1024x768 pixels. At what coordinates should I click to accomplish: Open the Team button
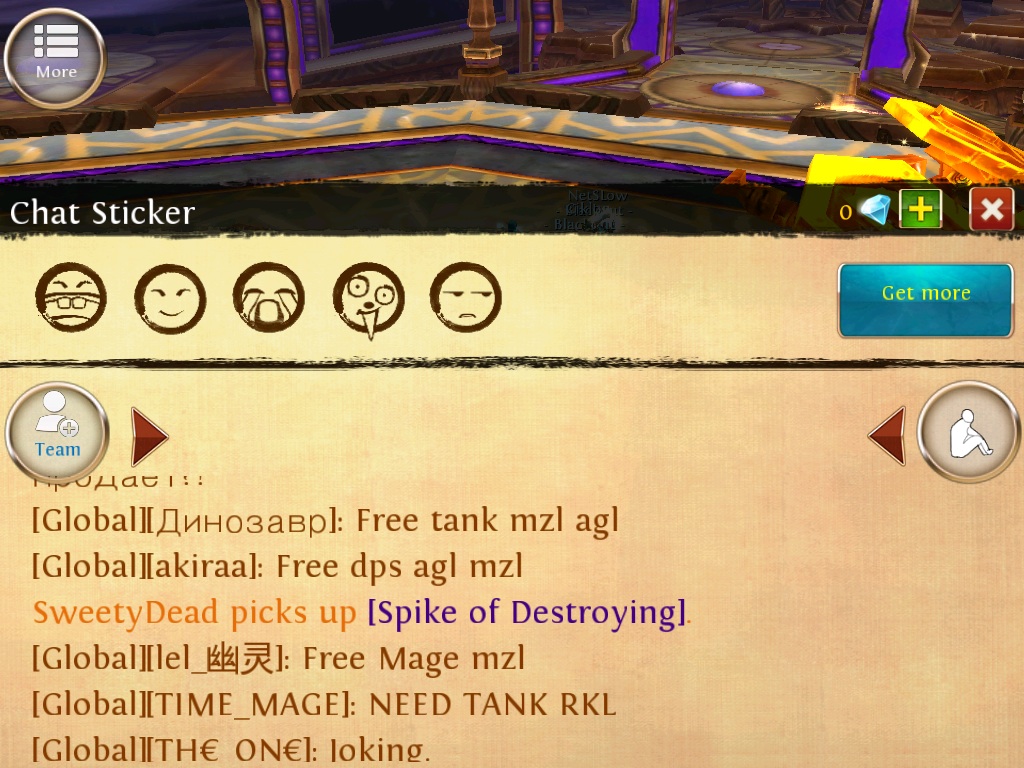(x=57, y=433)
